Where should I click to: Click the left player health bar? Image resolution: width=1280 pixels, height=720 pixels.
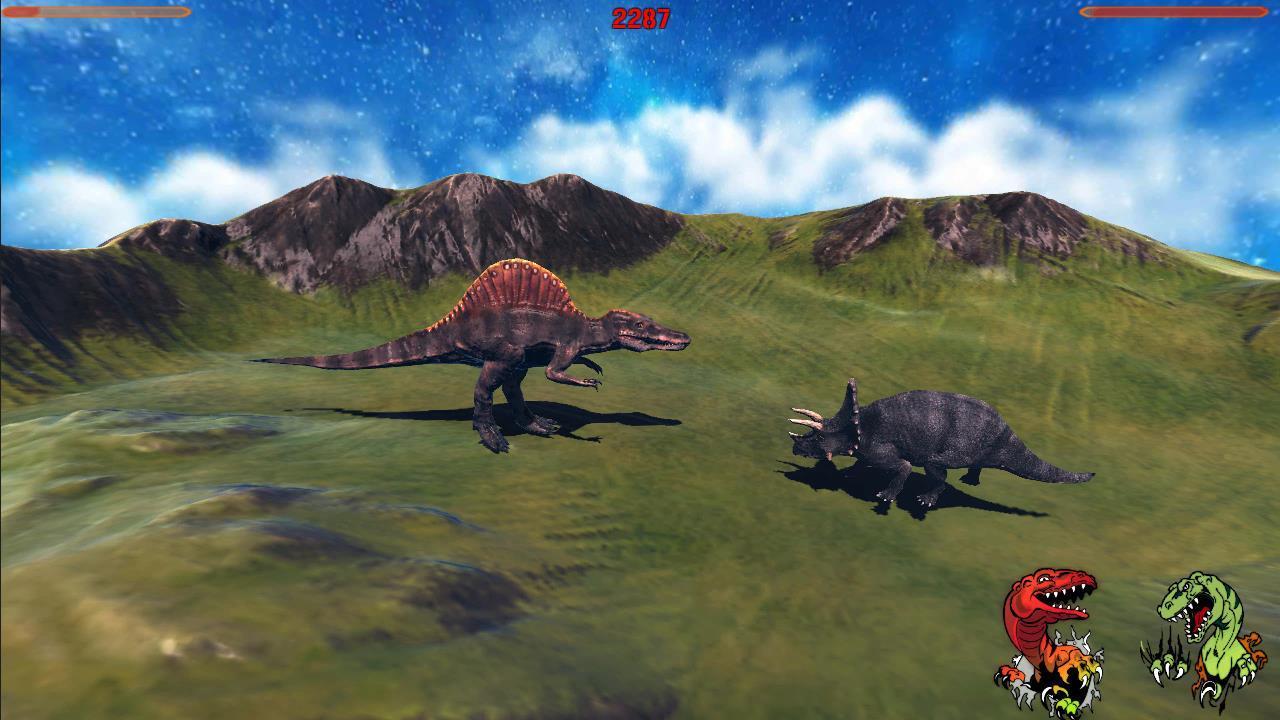95,14
